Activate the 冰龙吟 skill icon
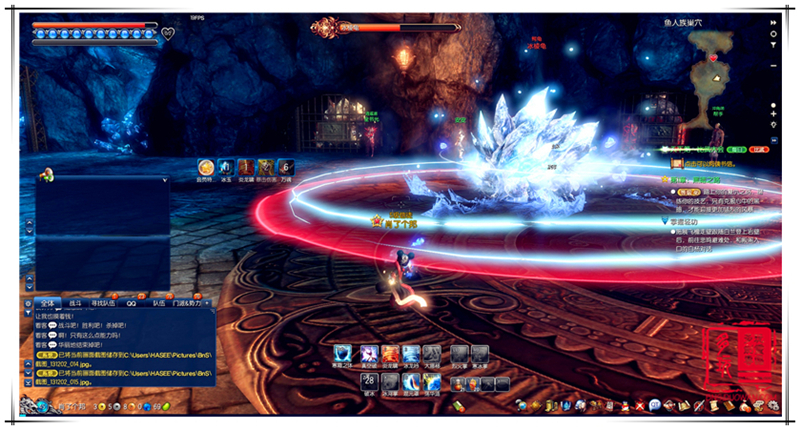The image size is (800, 430). [x=409, y=353]
